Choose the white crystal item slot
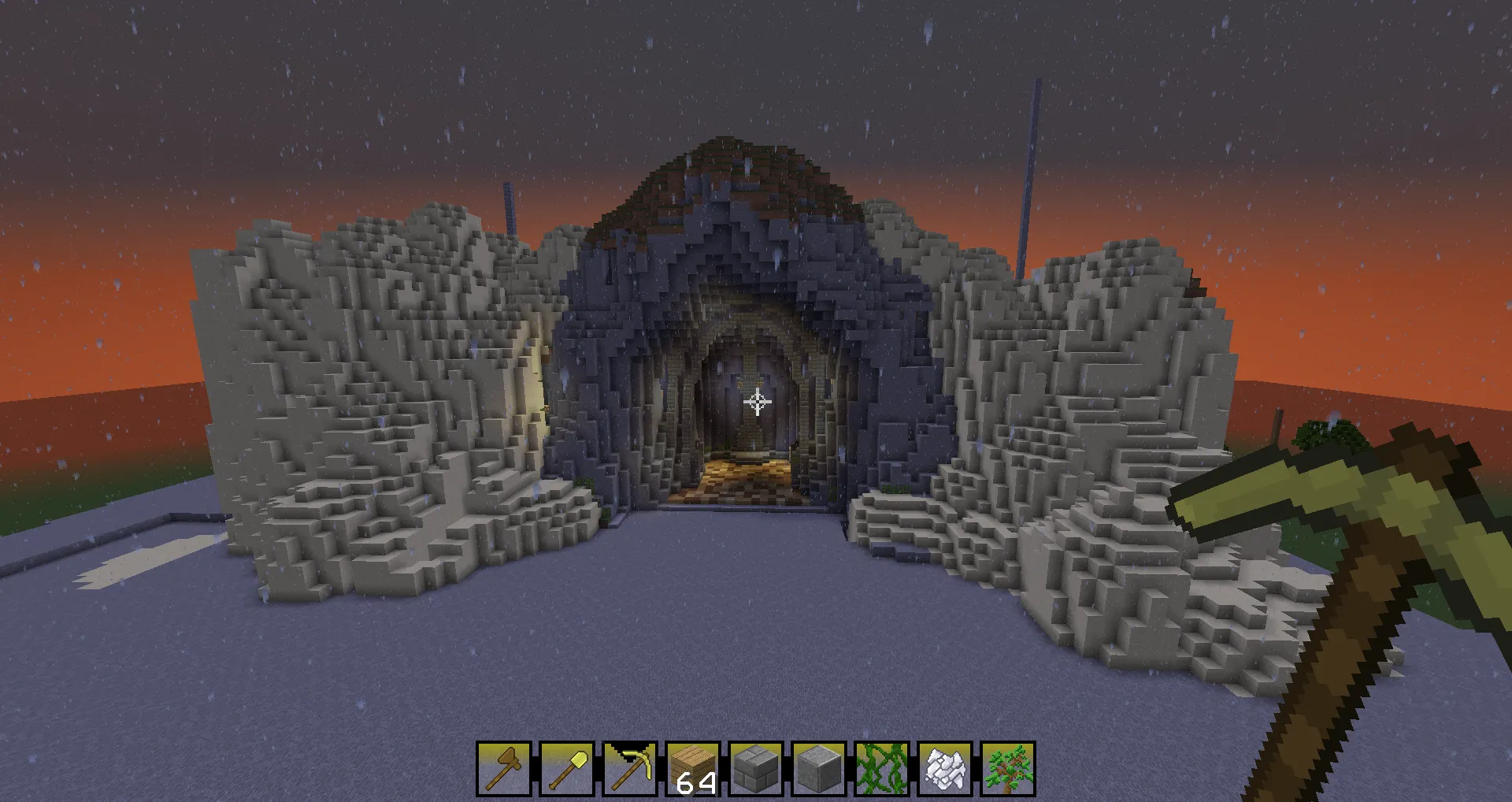The image size is (1512, 802). [x=945, y=768]
